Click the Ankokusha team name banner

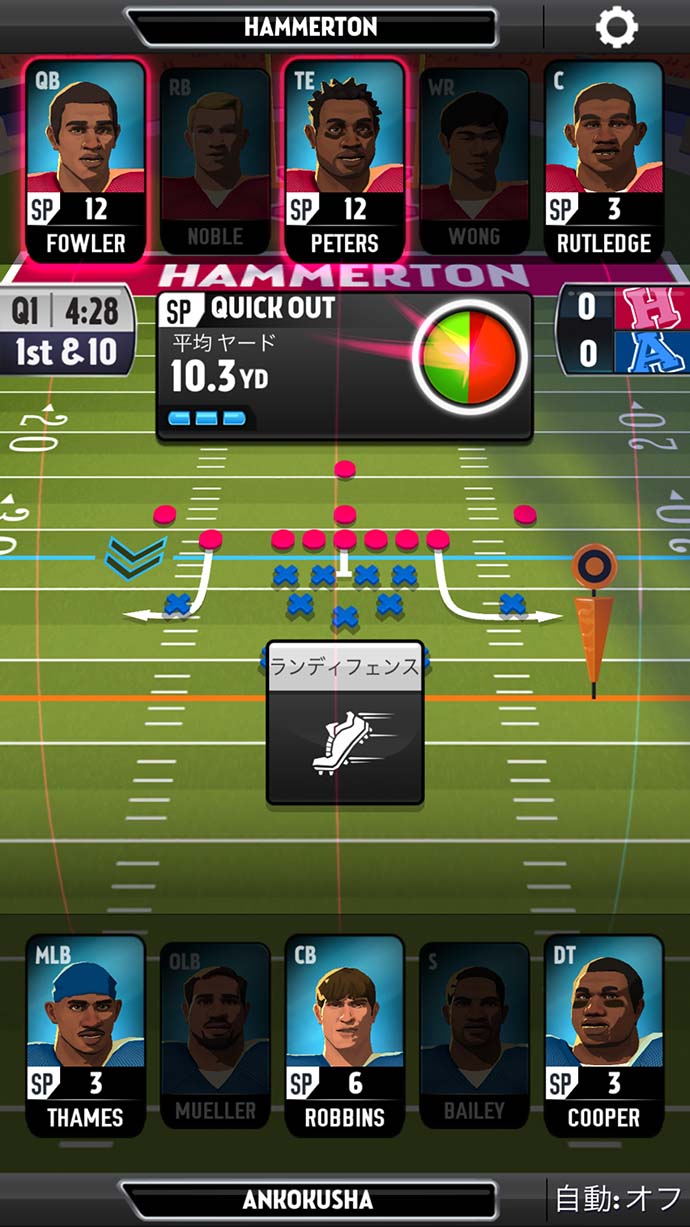tap(308, 1200)
